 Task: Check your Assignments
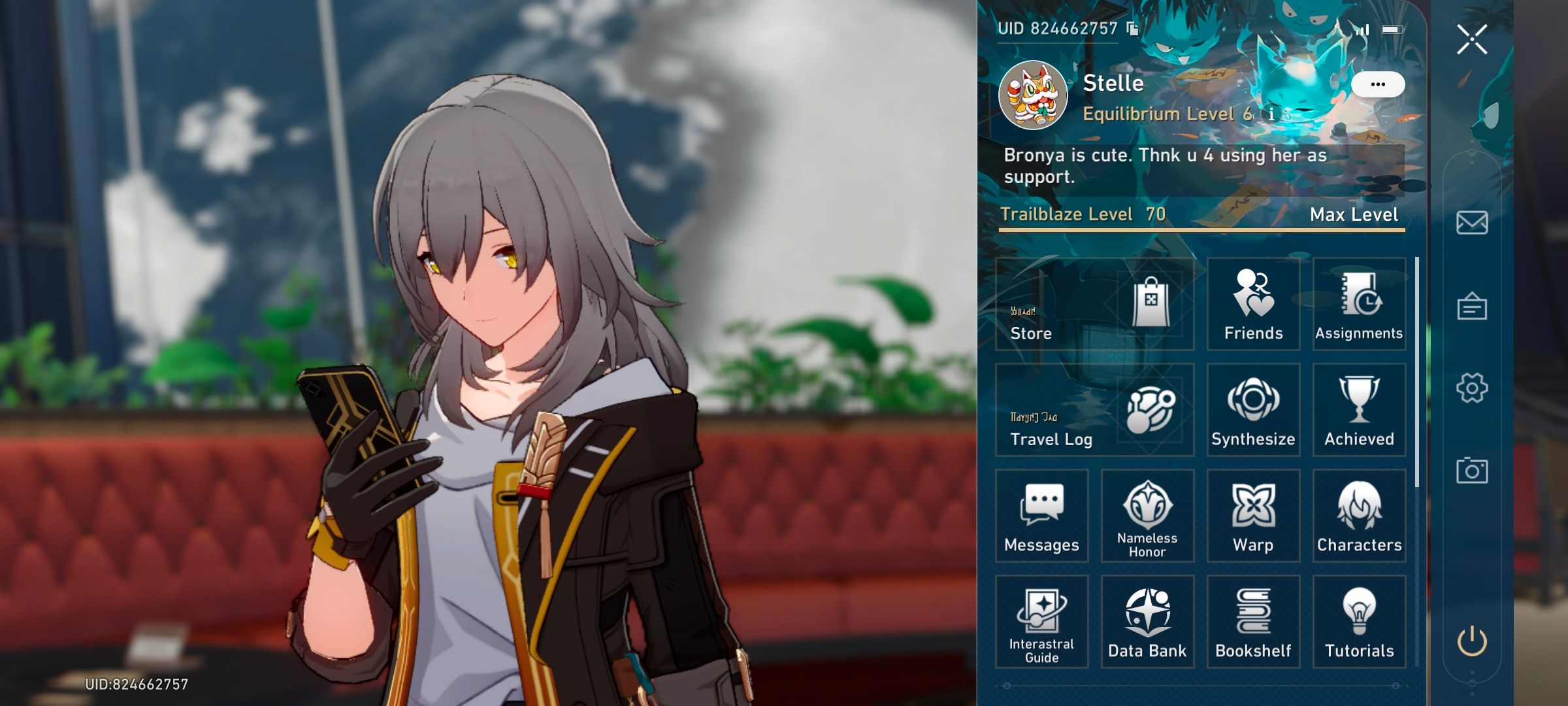click(x=1359, y=305)
